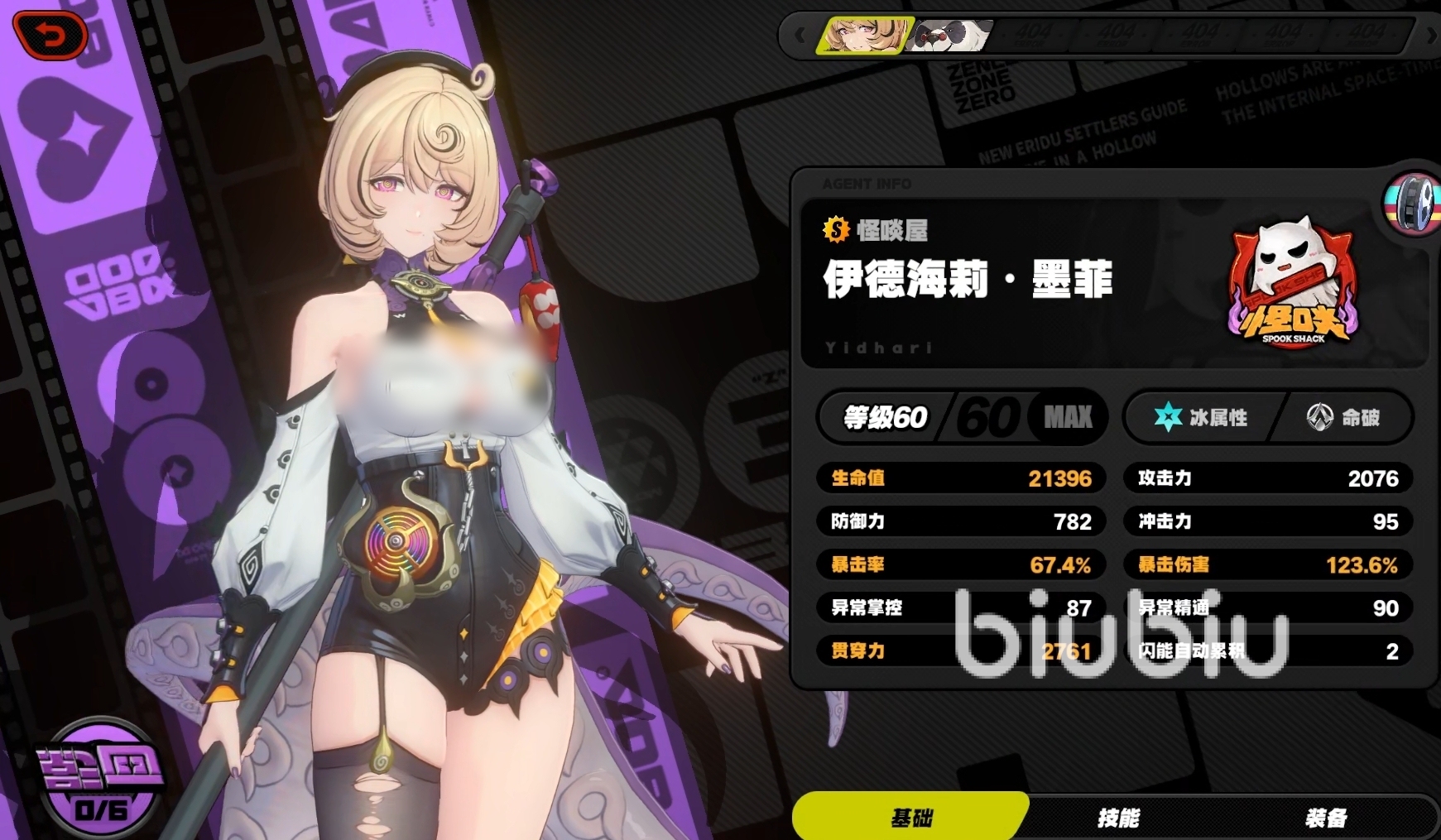
Task: Inspect the 生命值 stat row
Action: pyautogui.click(x=962, y=478)
